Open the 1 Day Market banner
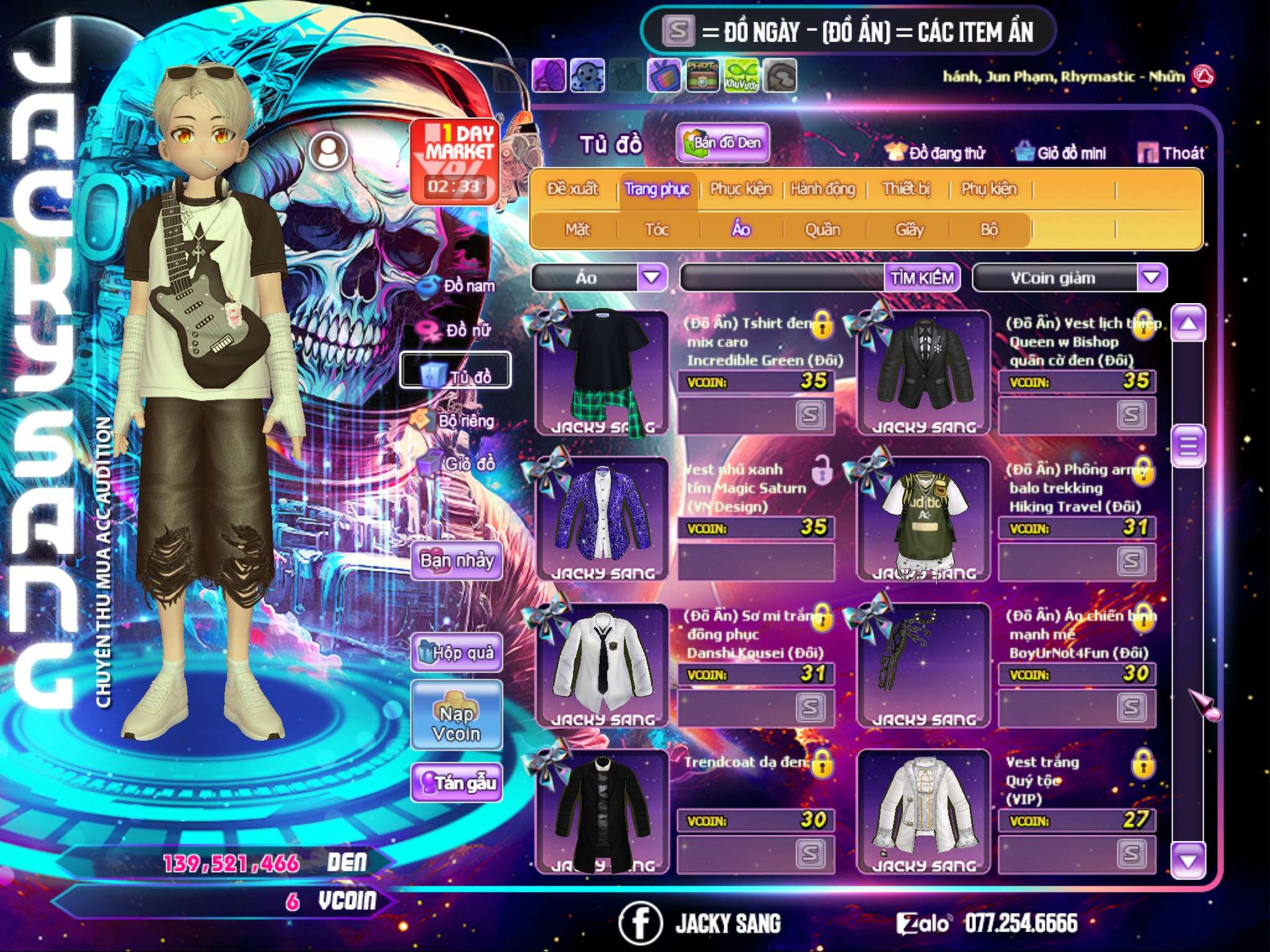The height and width of the screenshot is (952, 1270). click(455, 161)
